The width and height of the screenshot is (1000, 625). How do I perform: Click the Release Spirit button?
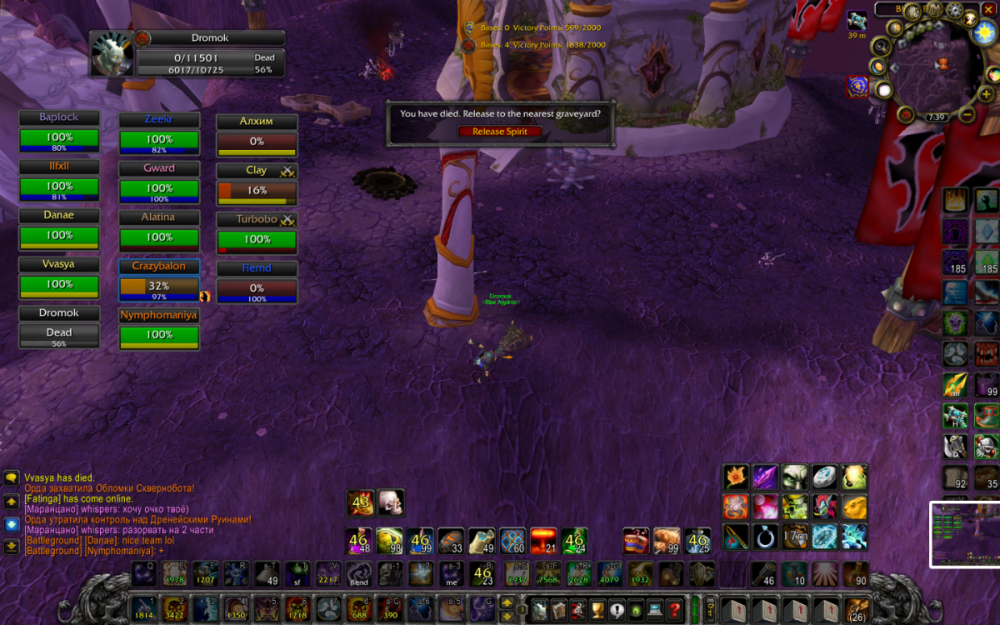click(x=500, y=131)
